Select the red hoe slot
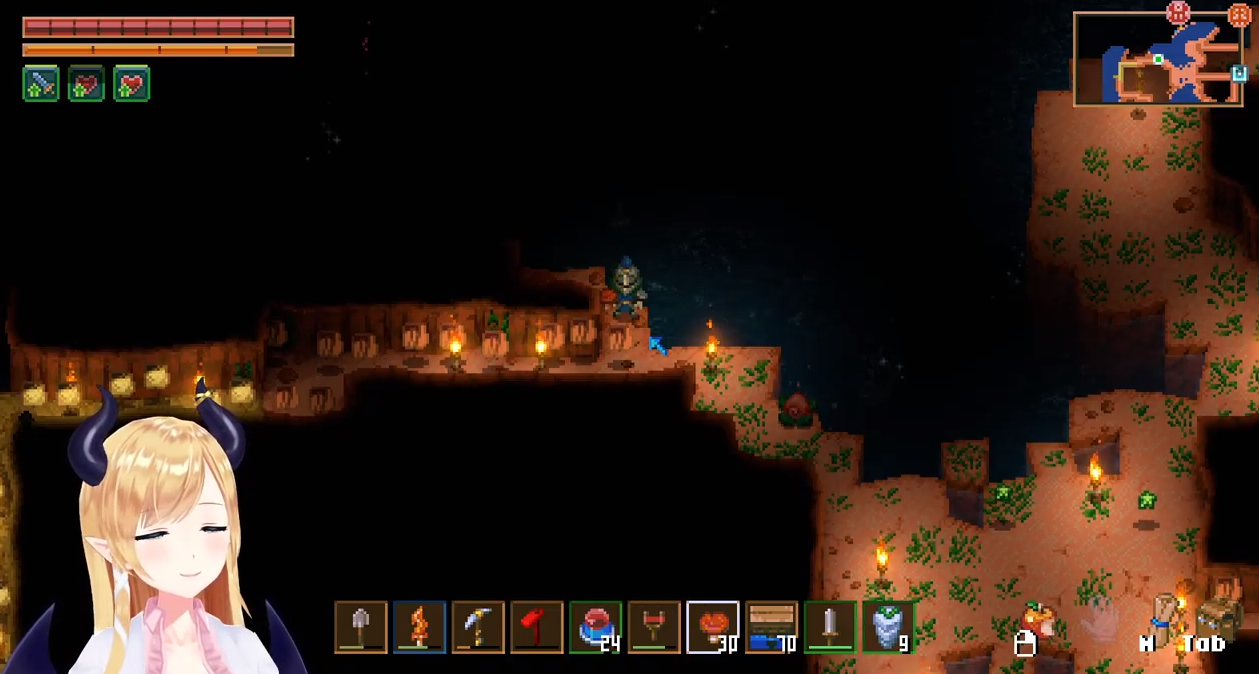Screen dimensions: 1259x674 point(537,627)
